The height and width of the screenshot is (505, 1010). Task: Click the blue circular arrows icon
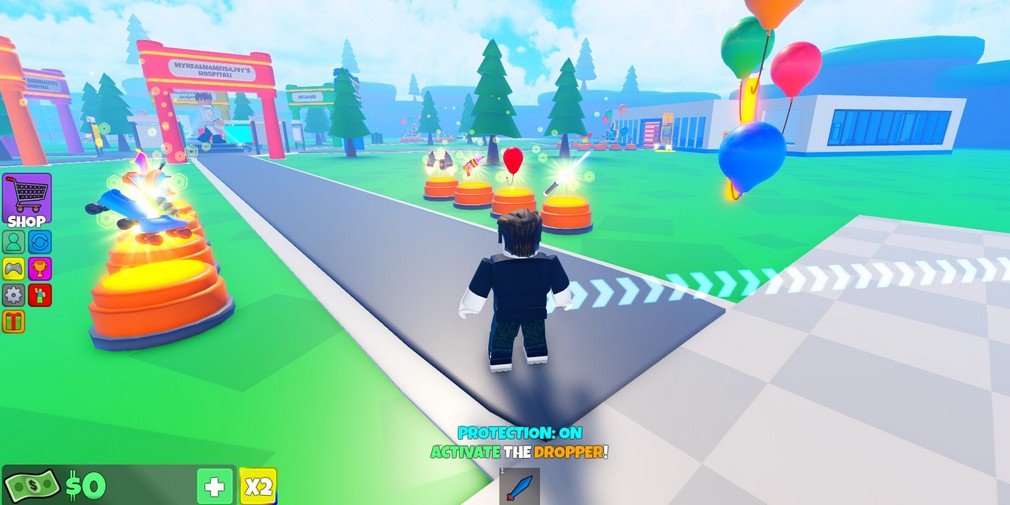coord(39,242)
